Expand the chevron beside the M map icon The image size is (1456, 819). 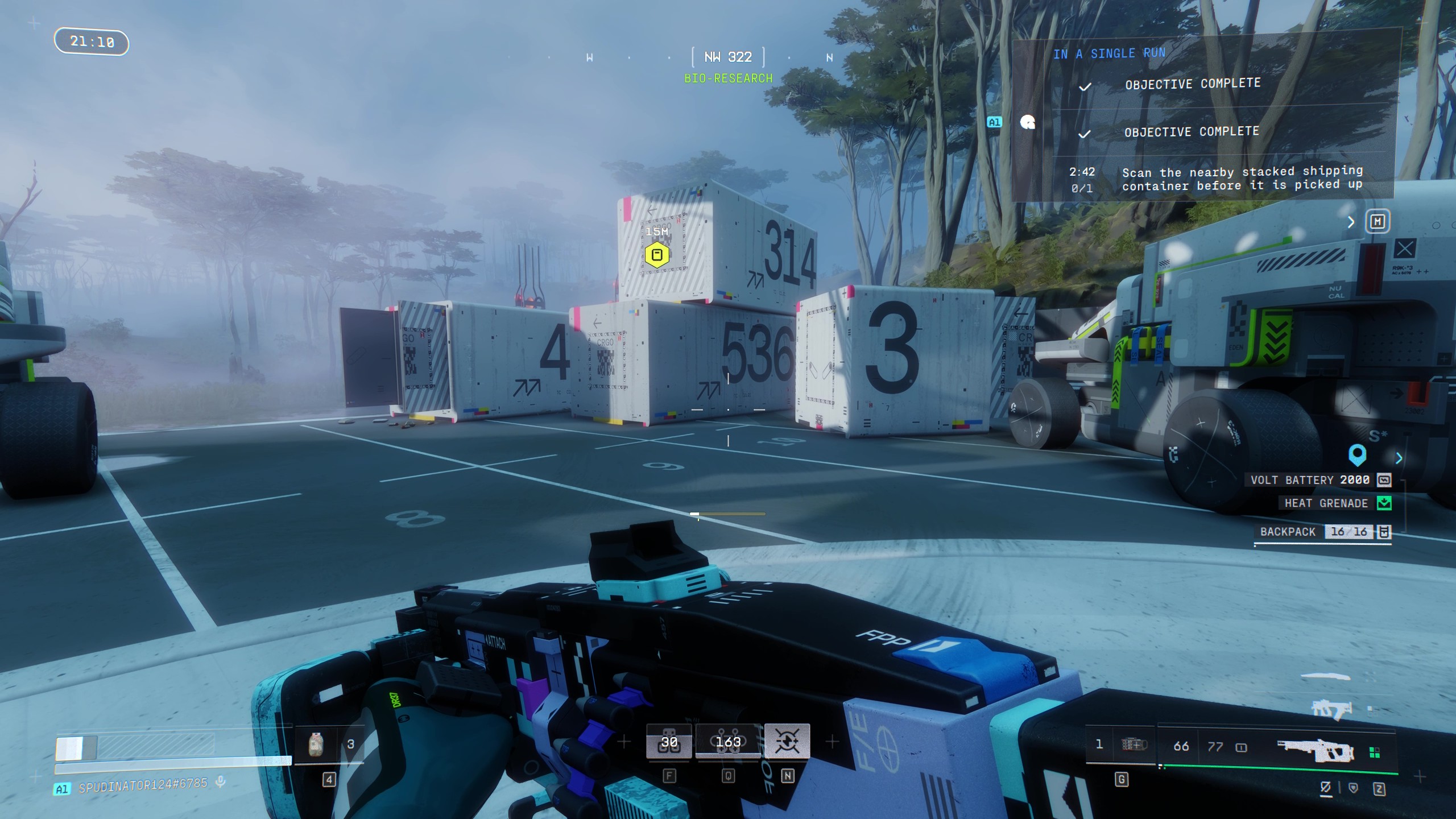coord(1352,222)
